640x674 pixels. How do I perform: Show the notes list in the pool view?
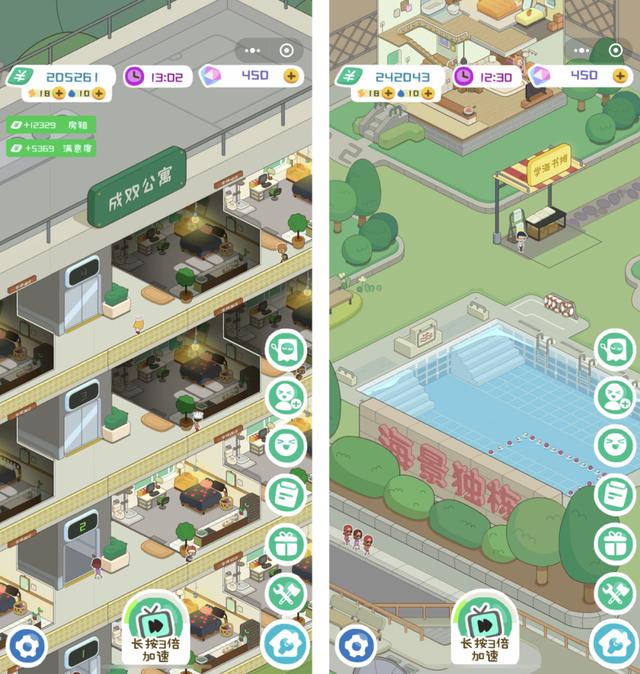pyautogui.click(x=614, y=494)
